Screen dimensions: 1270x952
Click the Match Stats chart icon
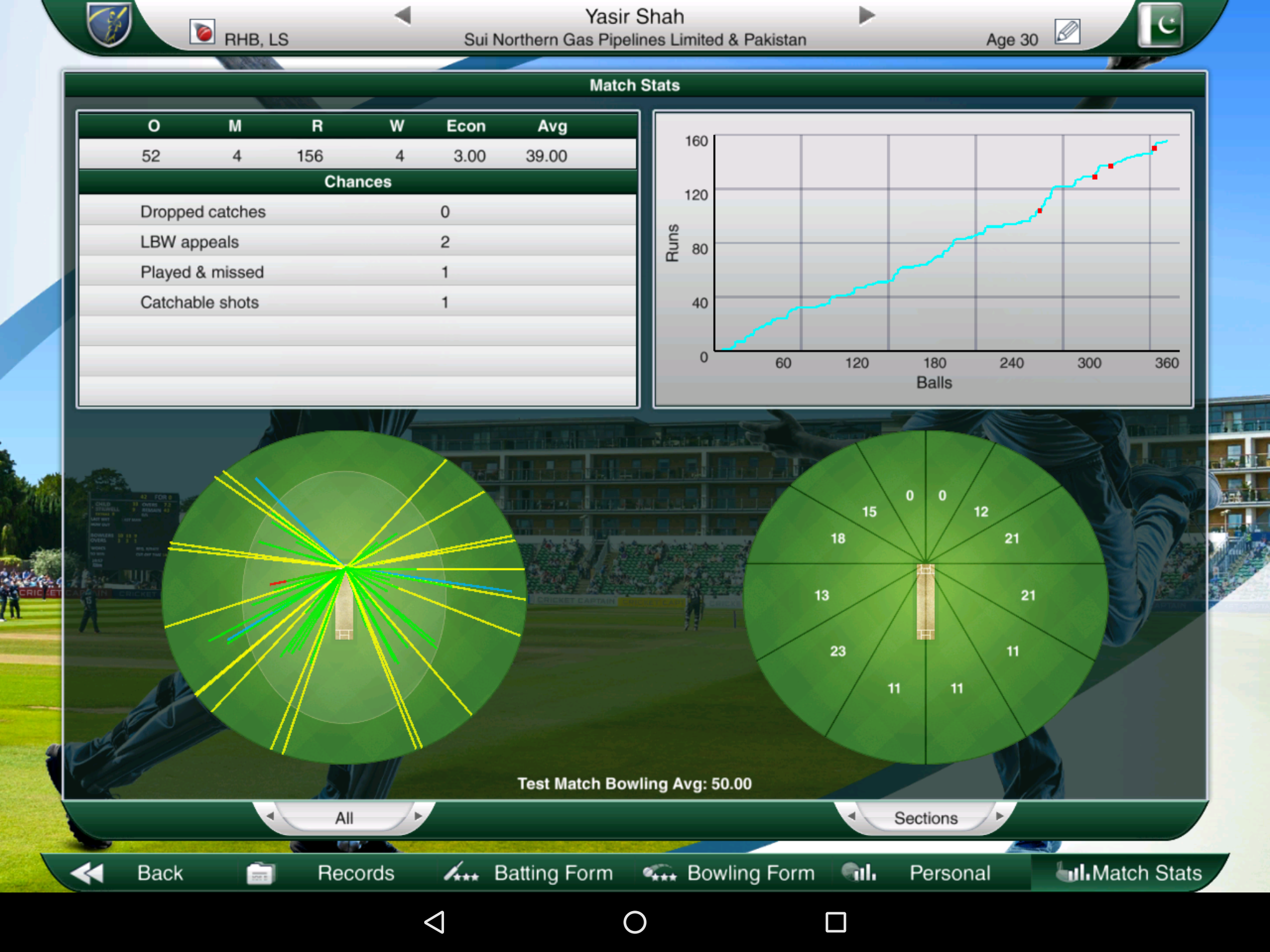1072,873
